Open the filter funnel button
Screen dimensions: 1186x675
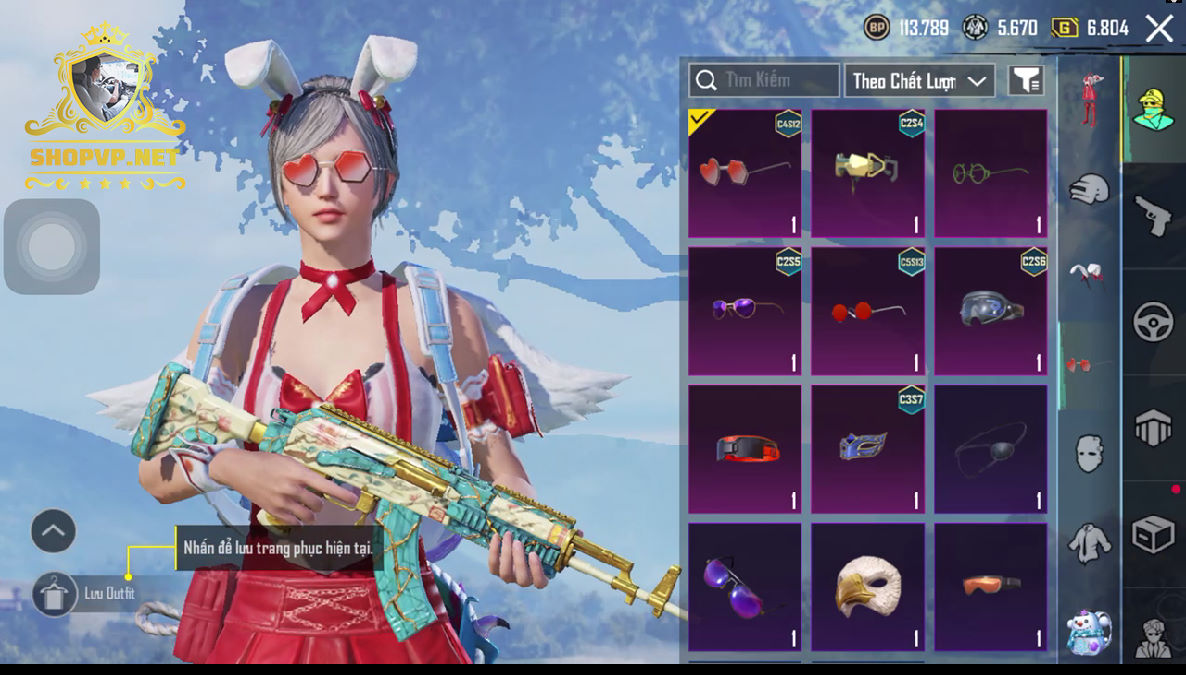pyautogui.click(x=1026, y=81)
